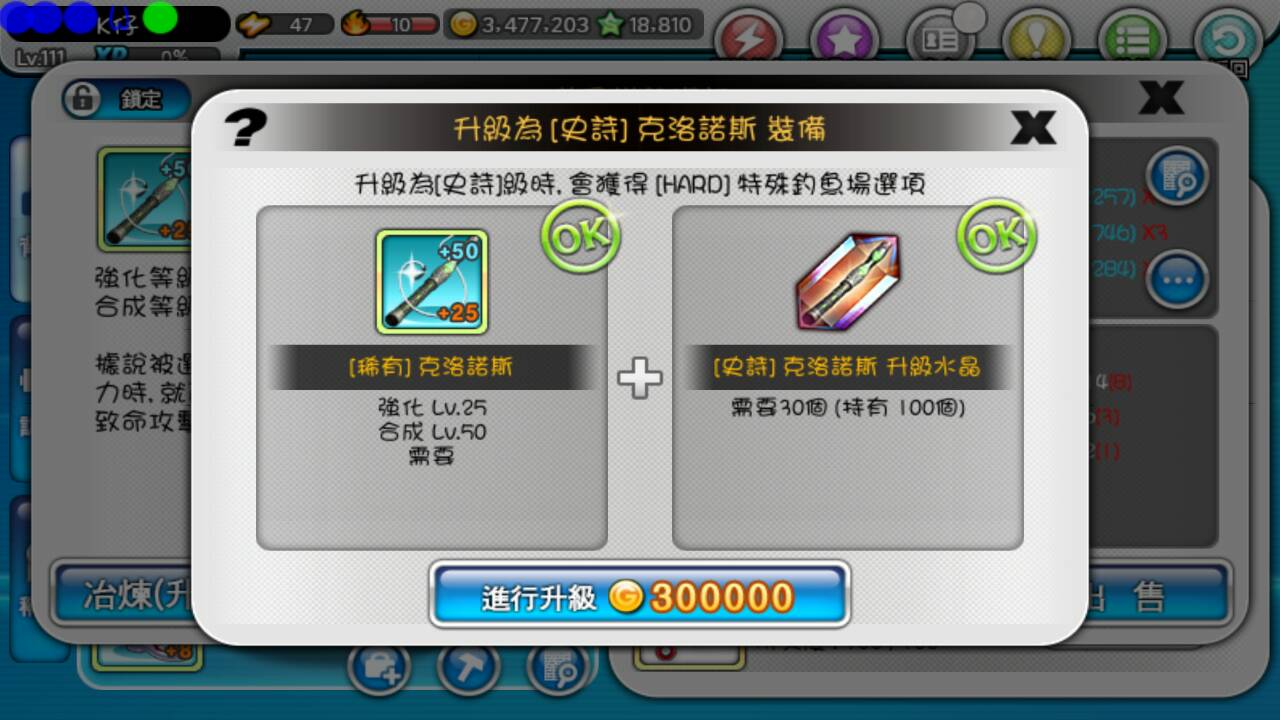Viewport: 1280px width, 720px height.
Task: Toggle the OK stamp on the upgrade crystal
Action: click(x=993, y=235)
